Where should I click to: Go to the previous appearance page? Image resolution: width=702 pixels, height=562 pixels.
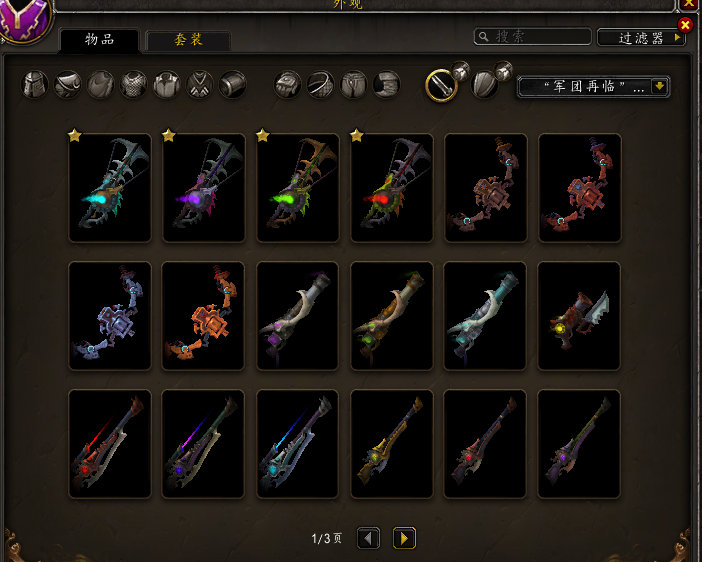(368, 539)
